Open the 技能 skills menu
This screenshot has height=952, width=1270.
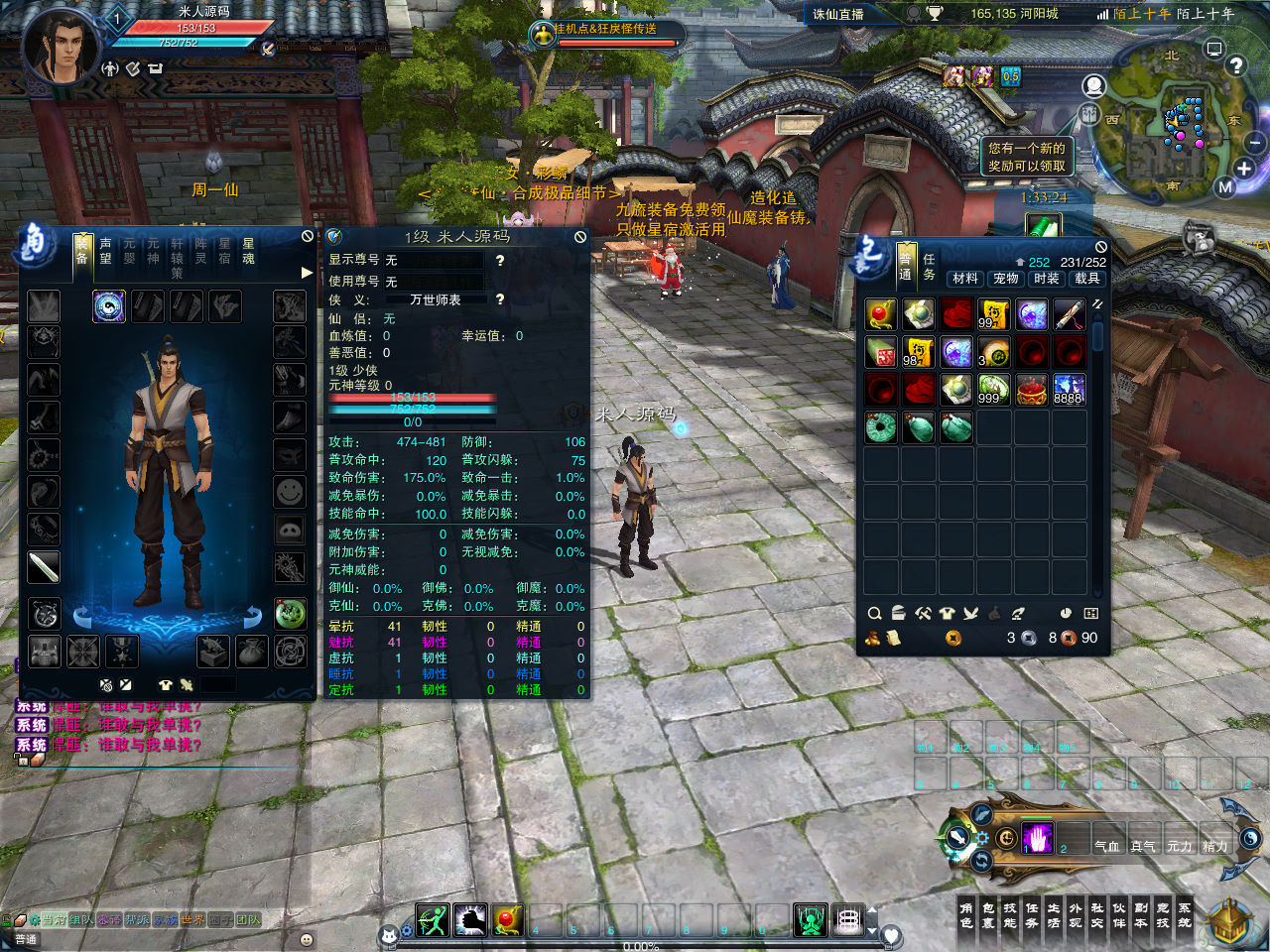pos(1010,915)
